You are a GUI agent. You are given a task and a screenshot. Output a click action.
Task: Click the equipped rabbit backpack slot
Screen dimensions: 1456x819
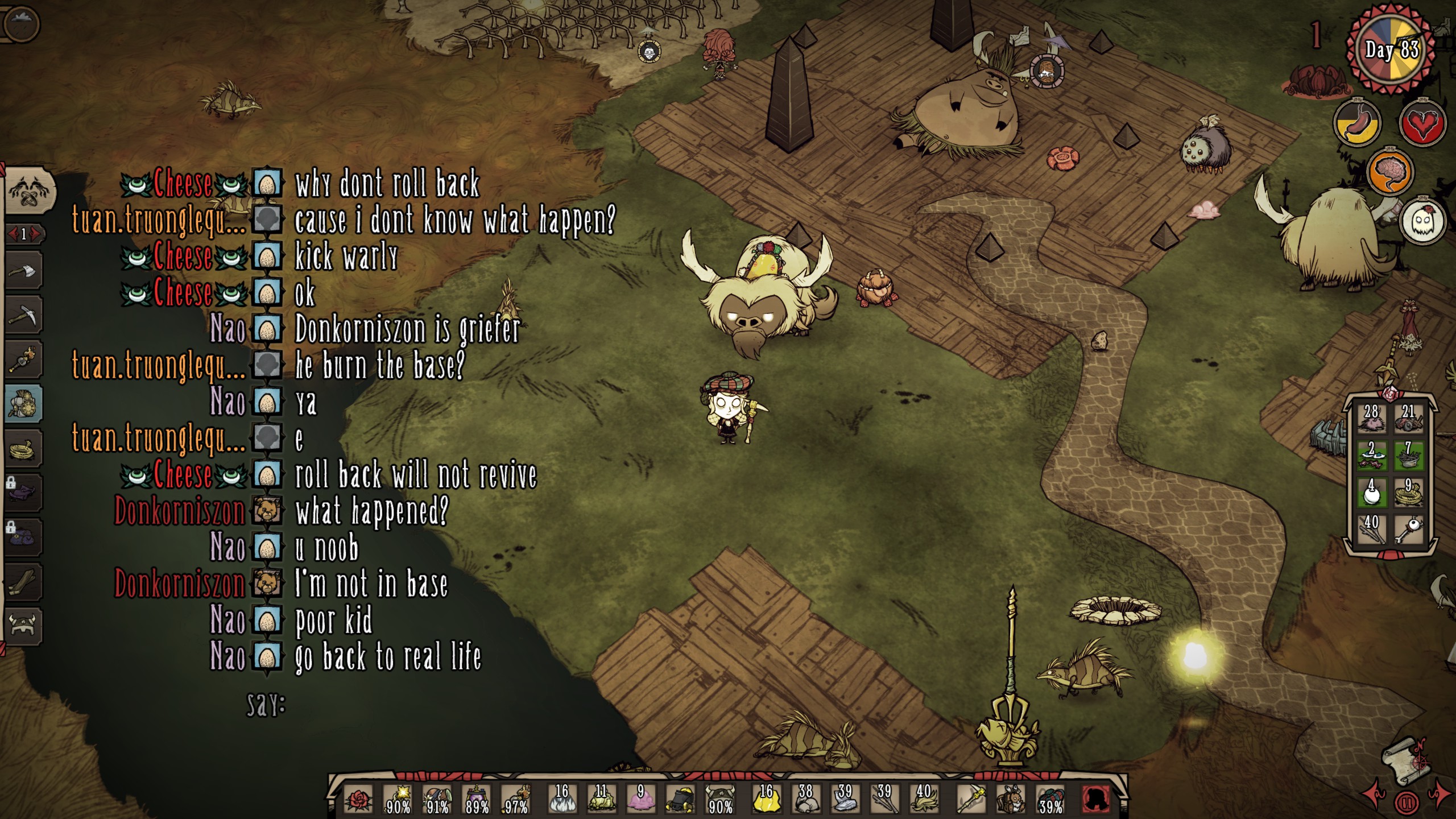(x=1011, y=800)
